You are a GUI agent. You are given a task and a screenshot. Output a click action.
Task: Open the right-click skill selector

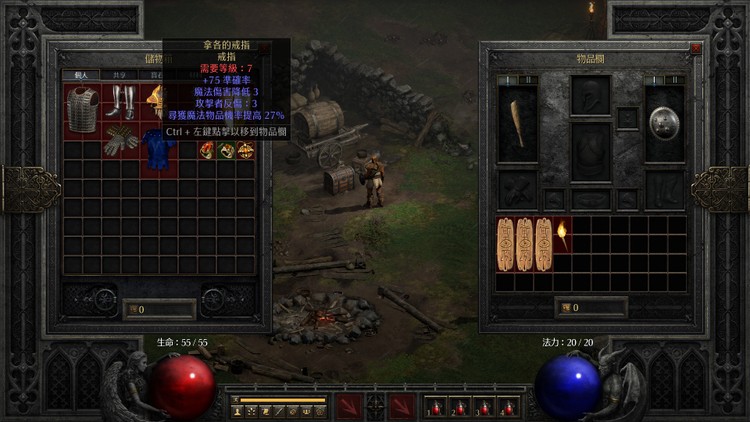point(402,406)
